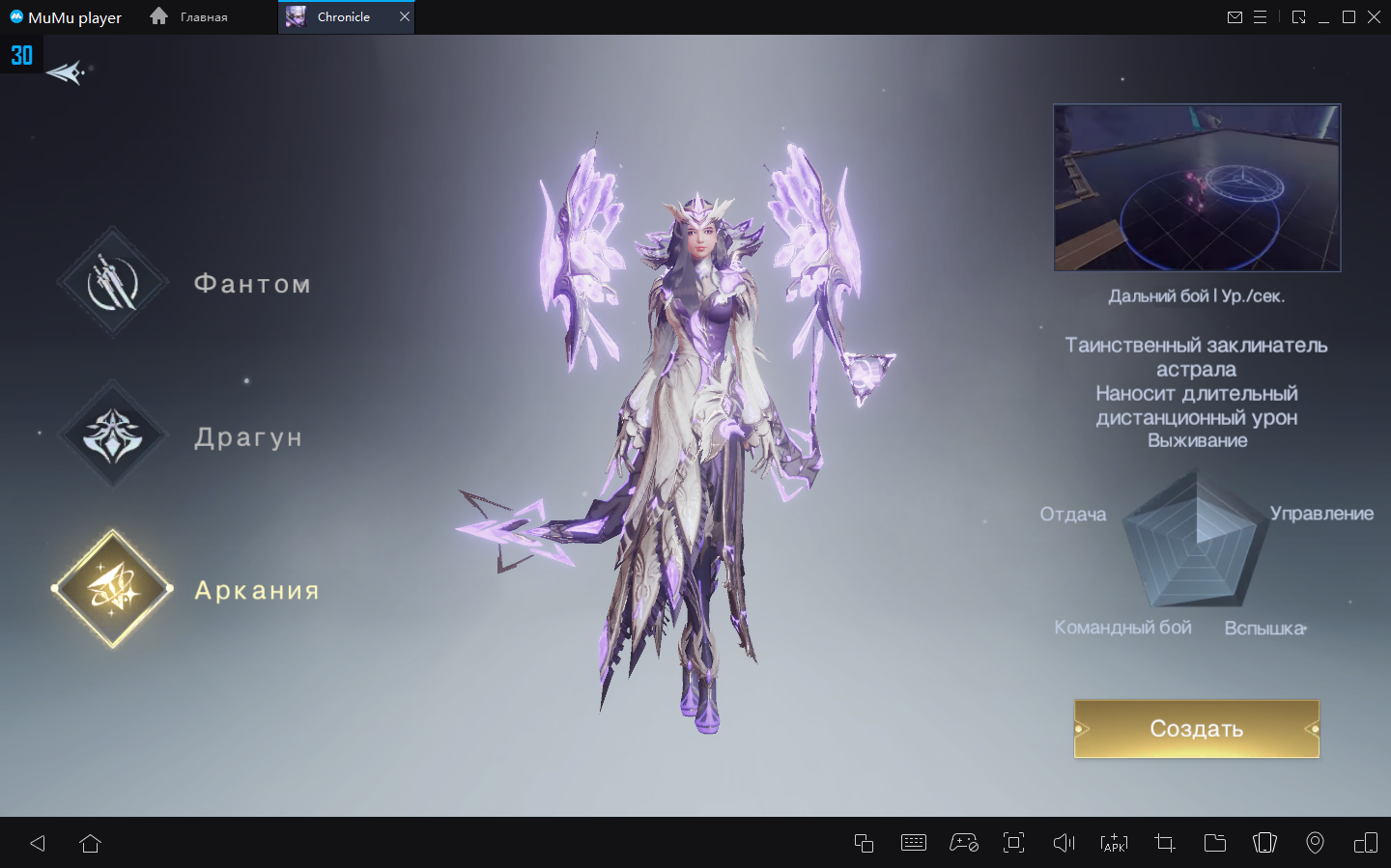Toggle emulator volume control
The image size is (1391, 868).
(1064, 843)
